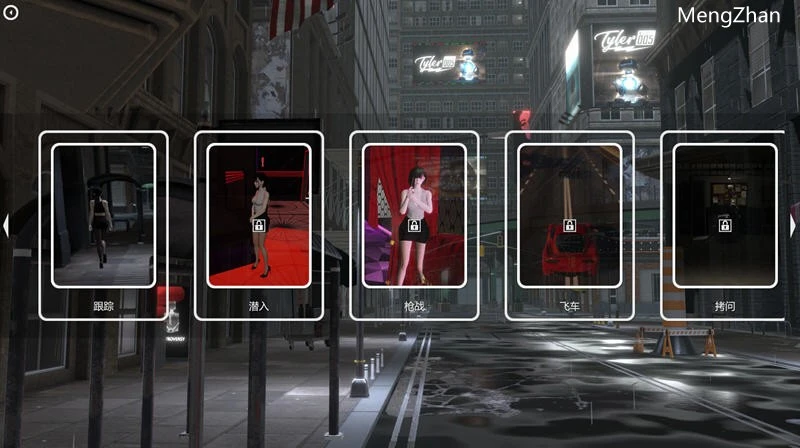The image size is (800, 448).
Task: Select the 跟踪 level card
Action: tap(103, 225)
